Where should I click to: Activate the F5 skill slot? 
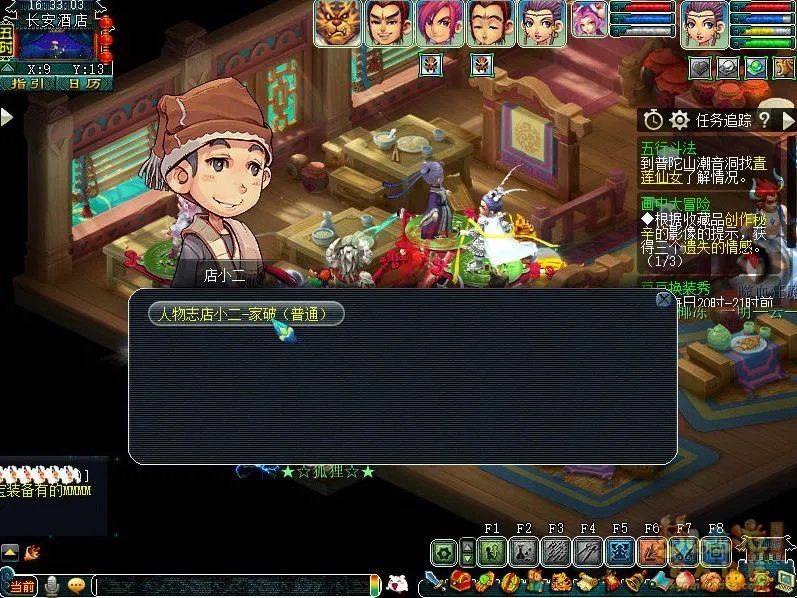620,551
